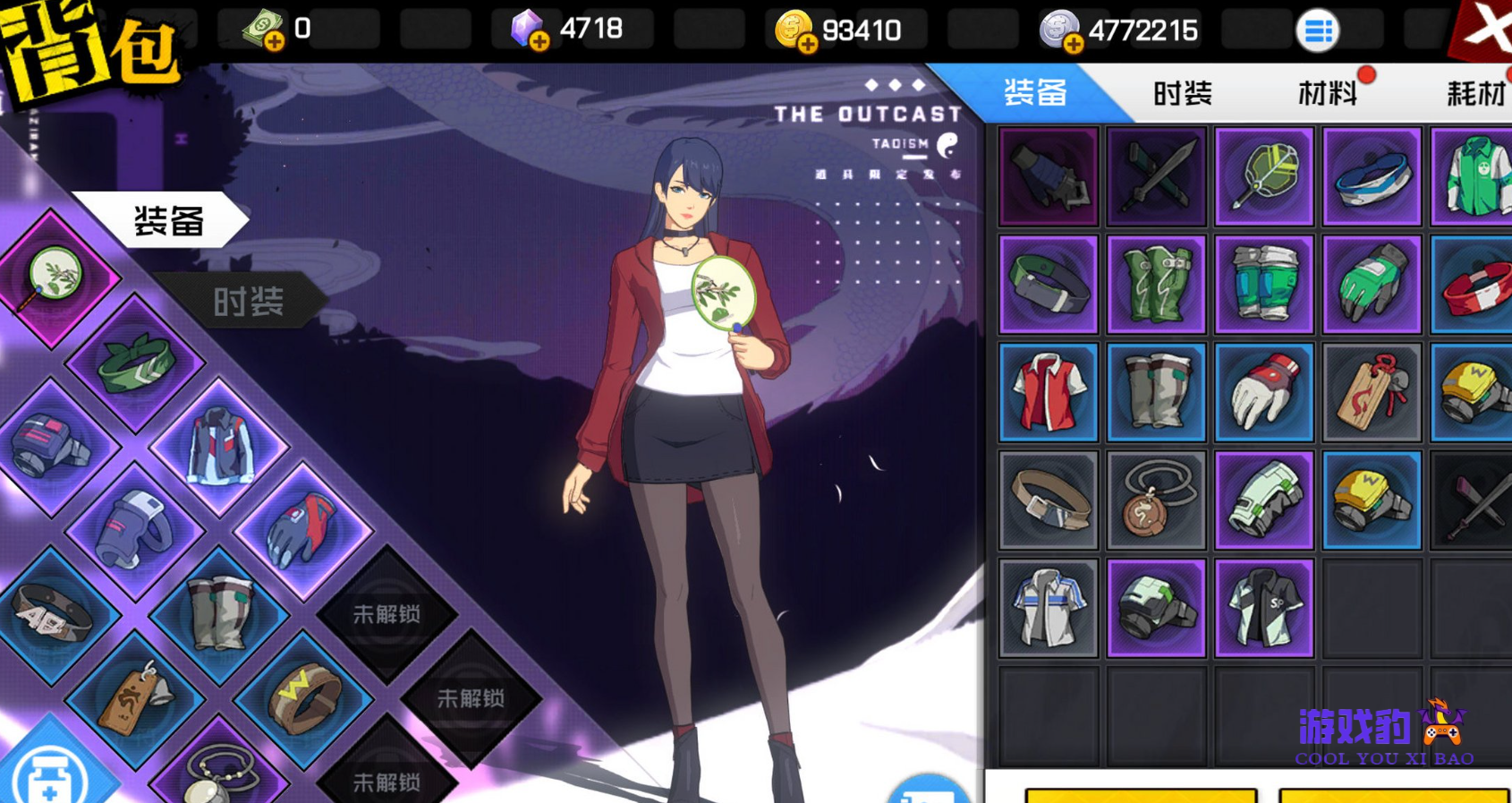Choose the bronze pendant necklace item

(1156, 500)
